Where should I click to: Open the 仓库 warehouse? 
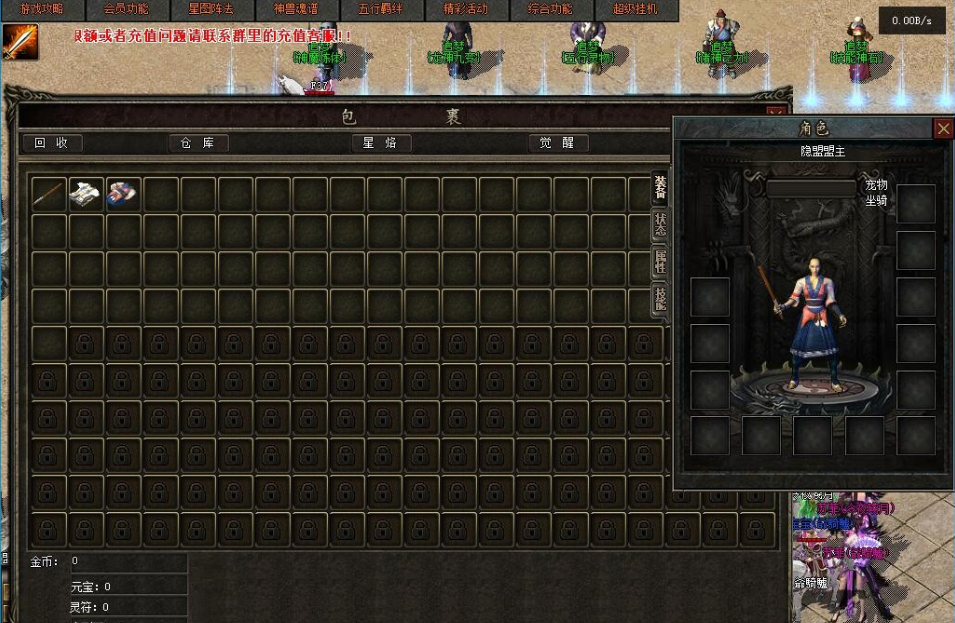(x=198, y=143)
